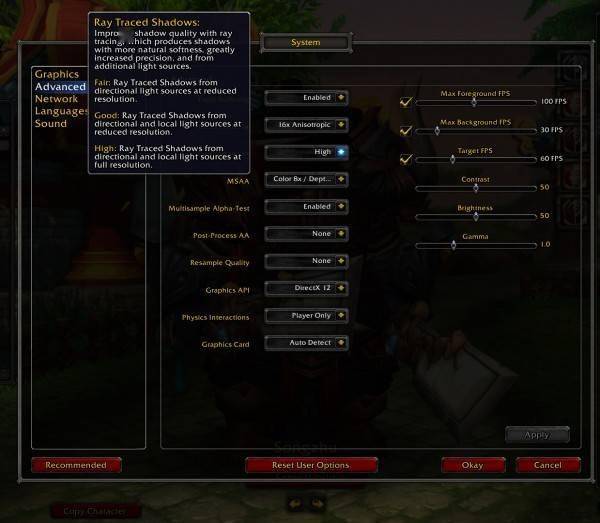Open the 16x Anisotropic filtering dropdown
The height and width of the screenshot is (523, 600).
(306, 125)
